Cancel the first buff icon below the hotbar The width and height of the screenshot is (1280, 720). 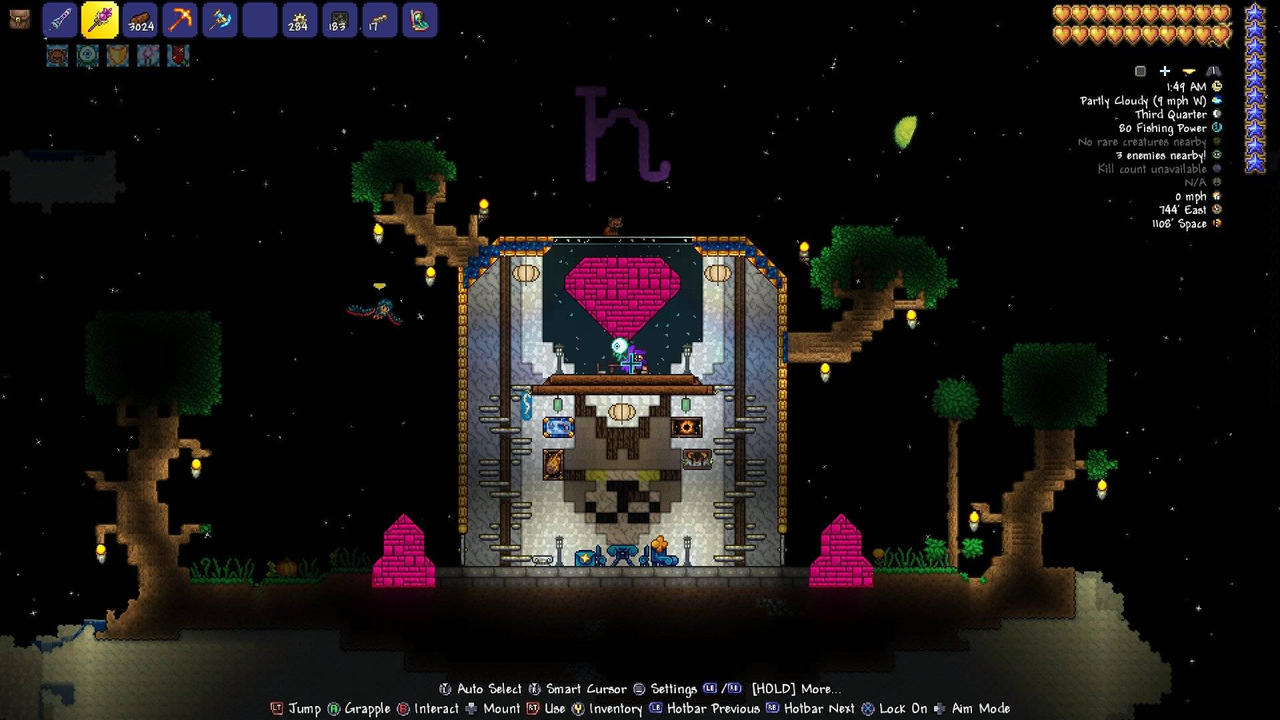(x=56, y=56)
